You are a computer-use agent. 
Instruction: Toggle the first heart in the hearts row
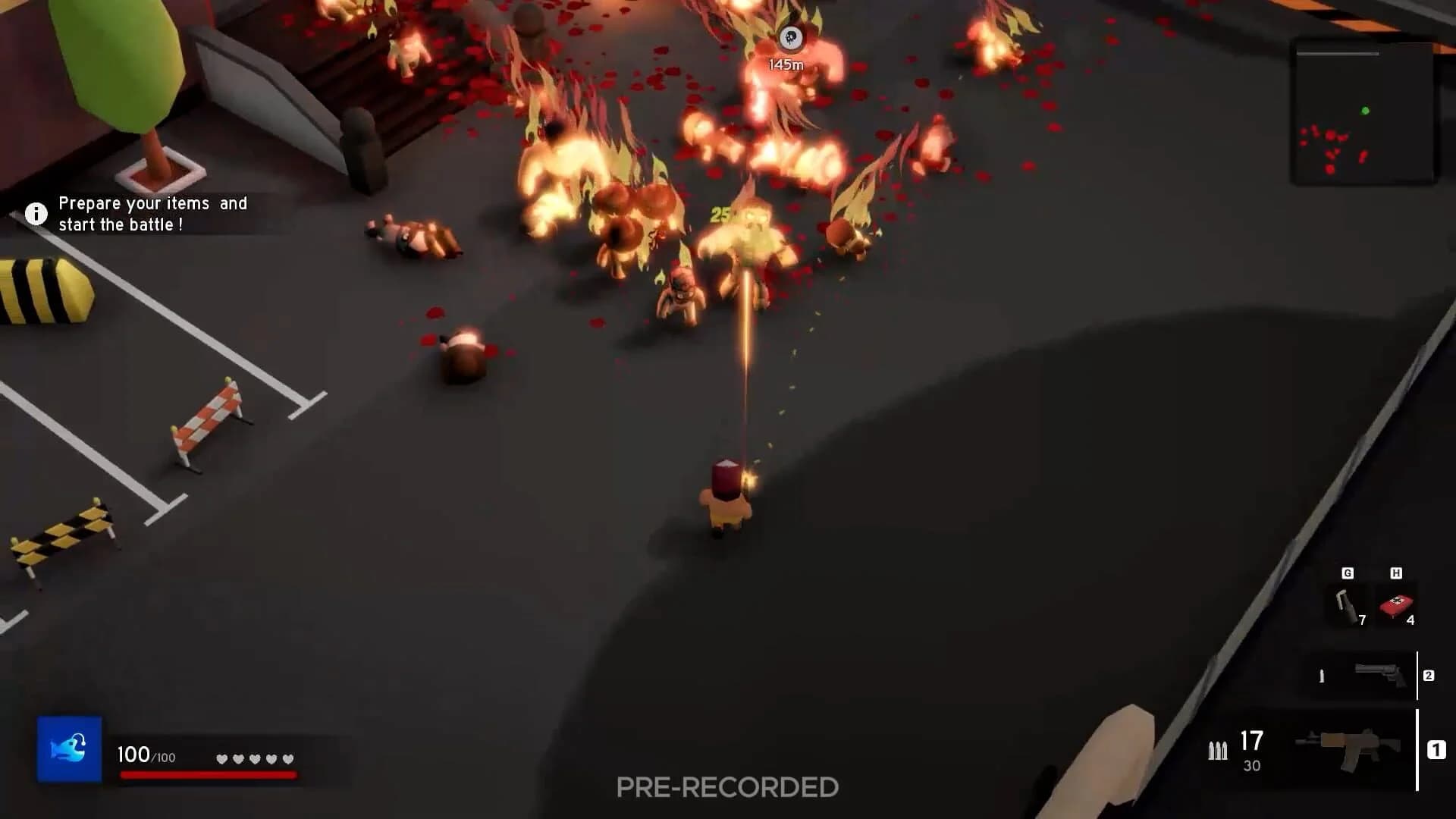pos(222,758)
